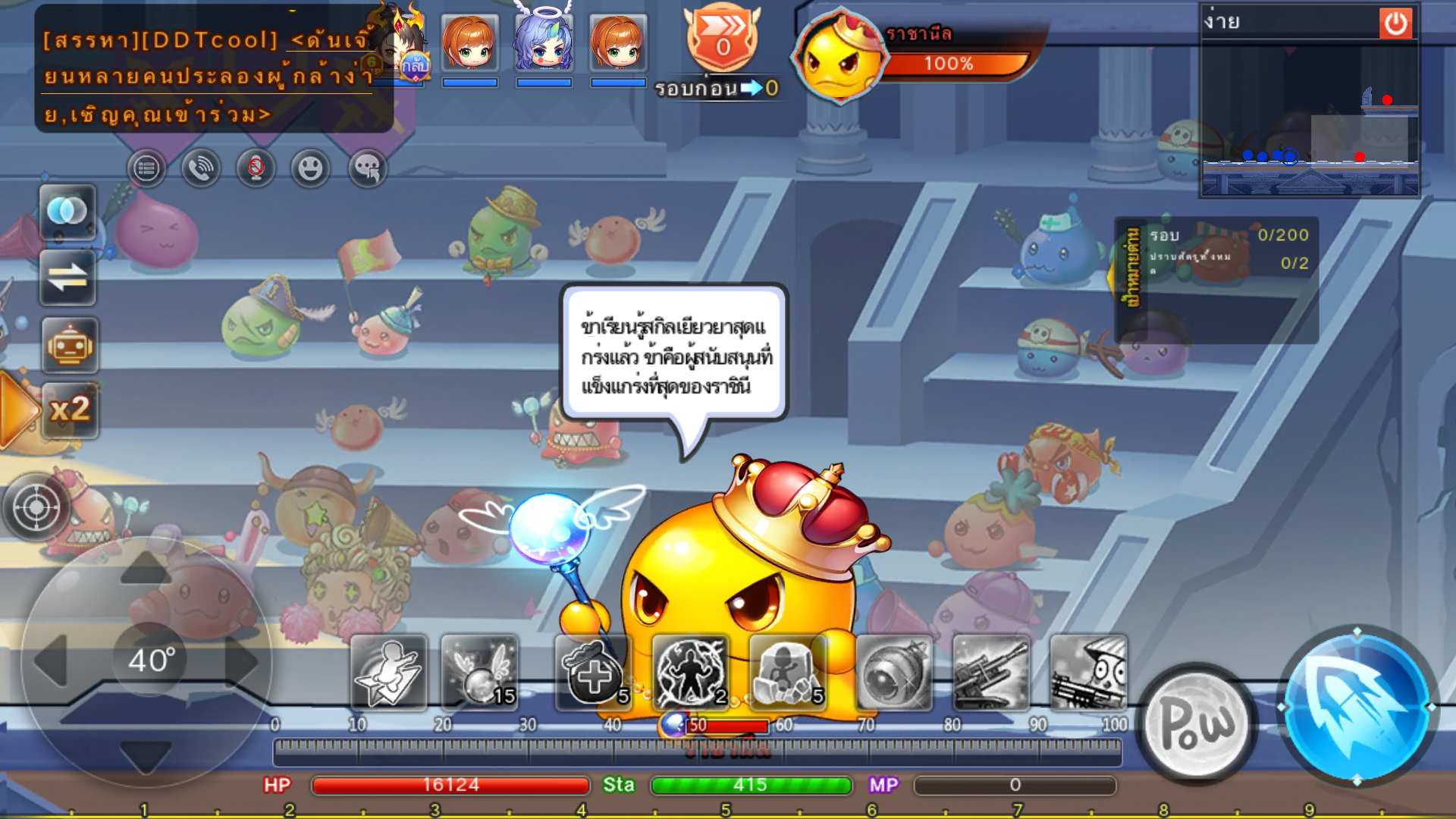Open the overlapping circles button
This screenshot has width=1456, height=819.
point(67,212)
